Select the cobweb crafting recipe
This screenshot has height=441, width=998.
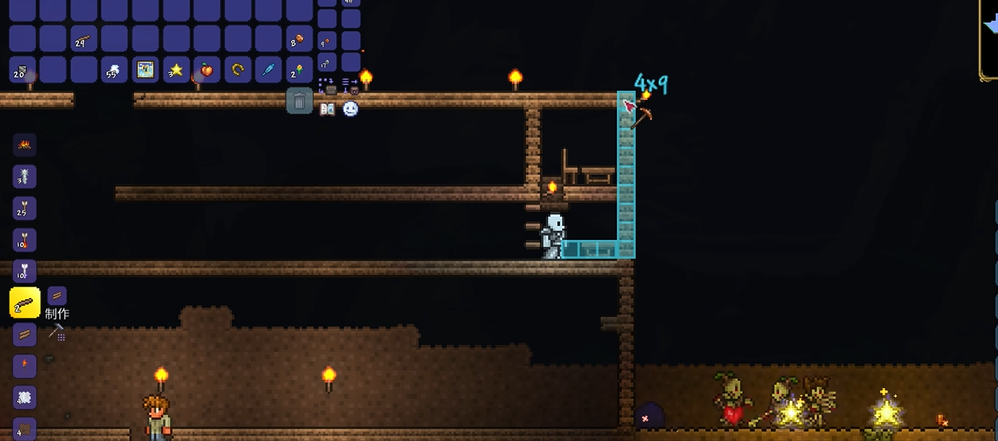24,397
